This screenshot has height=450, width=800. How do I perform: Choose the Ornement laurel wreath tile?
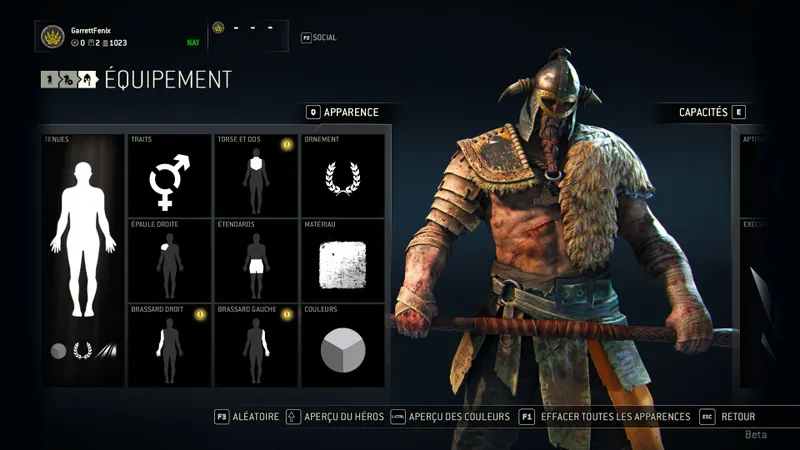(343, 176)
